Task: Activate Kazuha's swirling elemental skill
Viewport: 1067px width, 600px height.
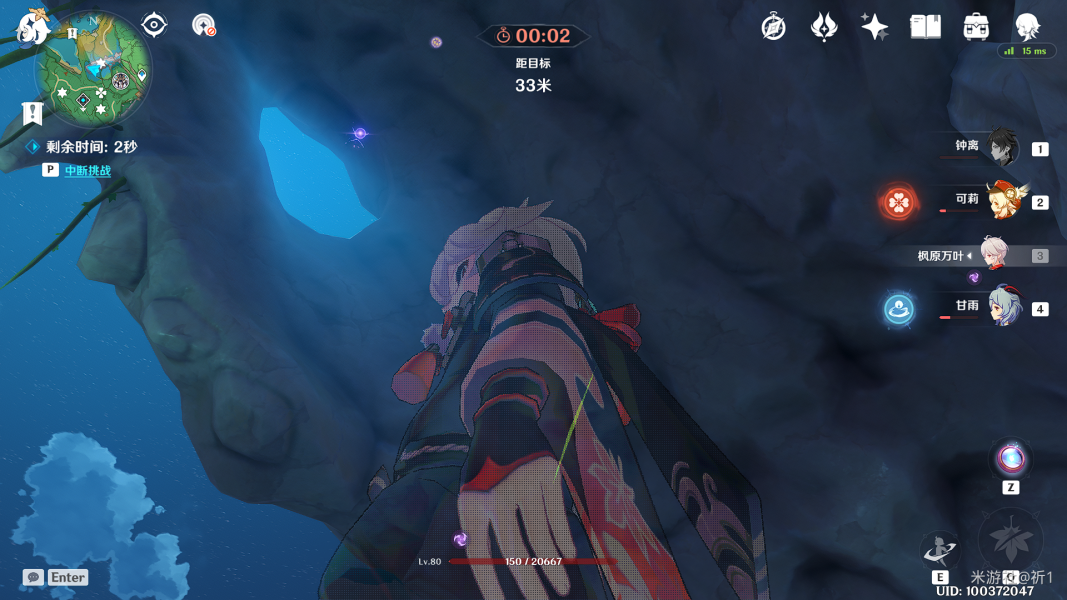Action: click(x=939, y=549)
